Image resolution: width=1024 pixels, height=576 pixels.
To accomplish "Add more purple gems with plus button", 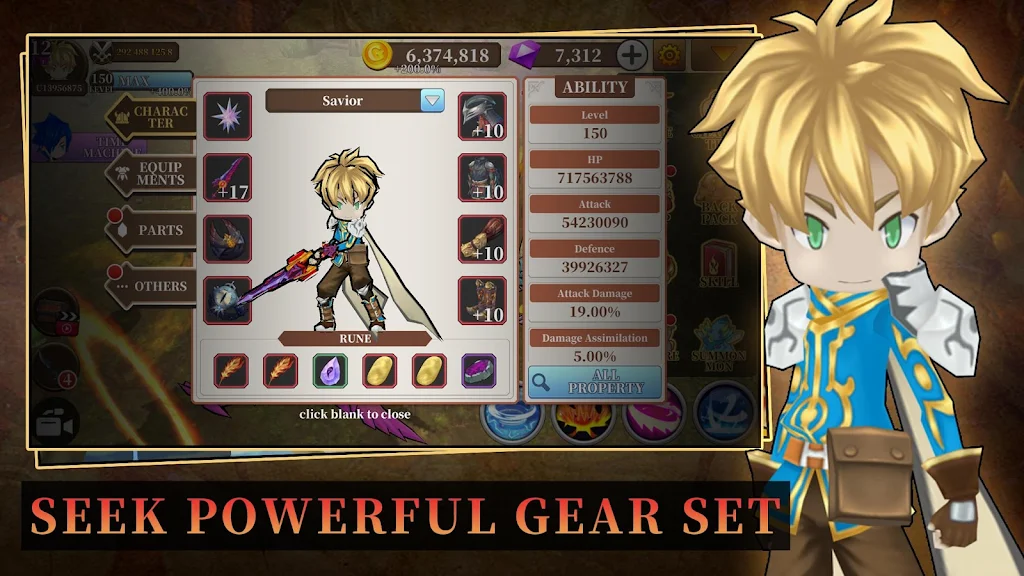I will (x=631, y=55).
